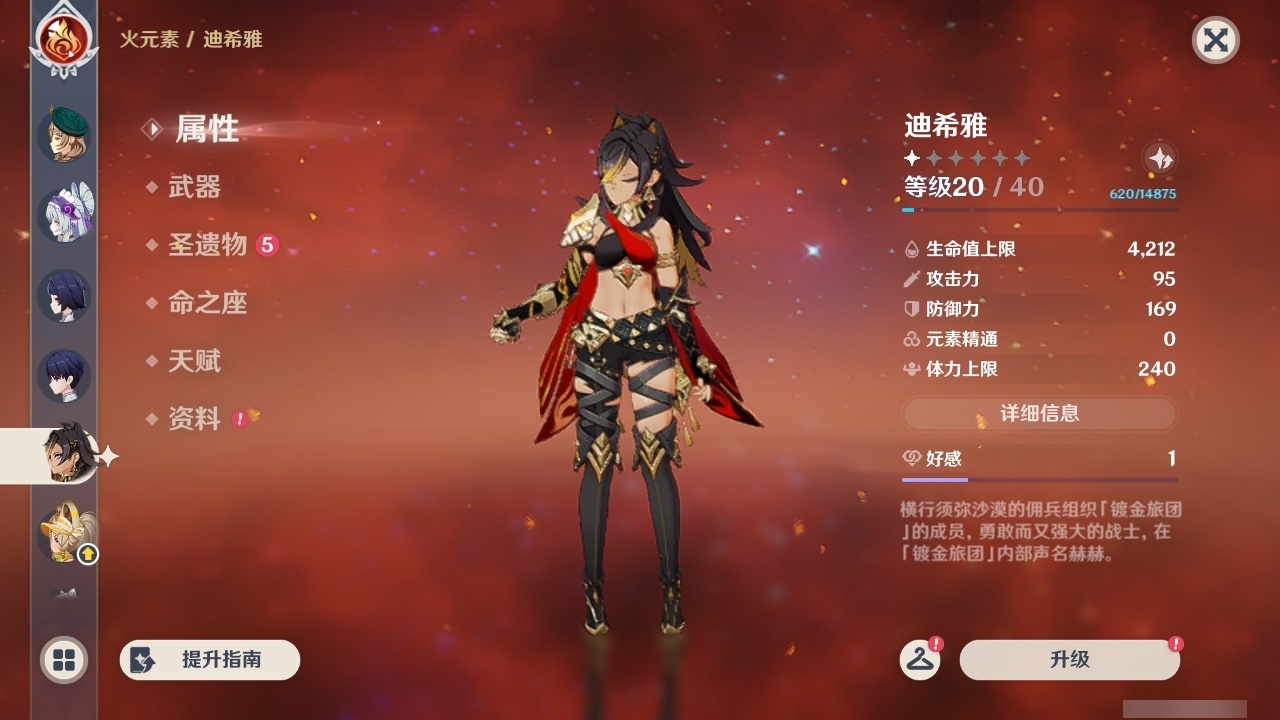The height and width of the screenshot is (720, 1280).
Task: Open the 天赋 talents section
Action: tap(197, 362)
